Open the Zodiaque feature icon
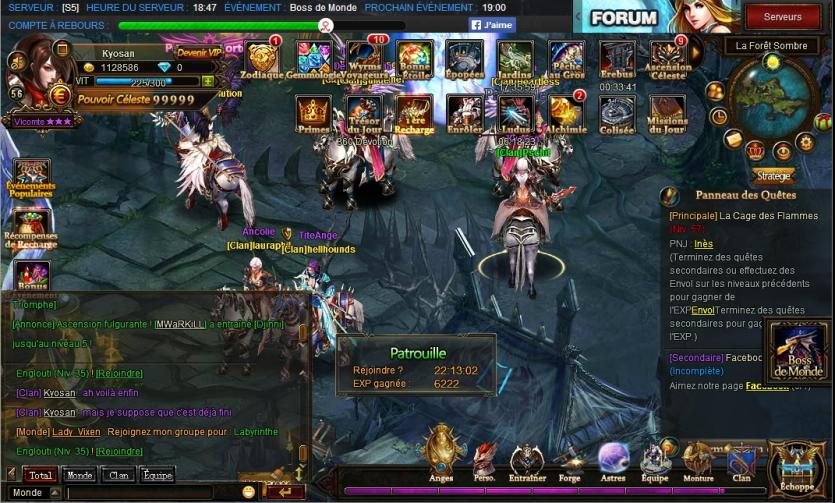 click(262, 58)
